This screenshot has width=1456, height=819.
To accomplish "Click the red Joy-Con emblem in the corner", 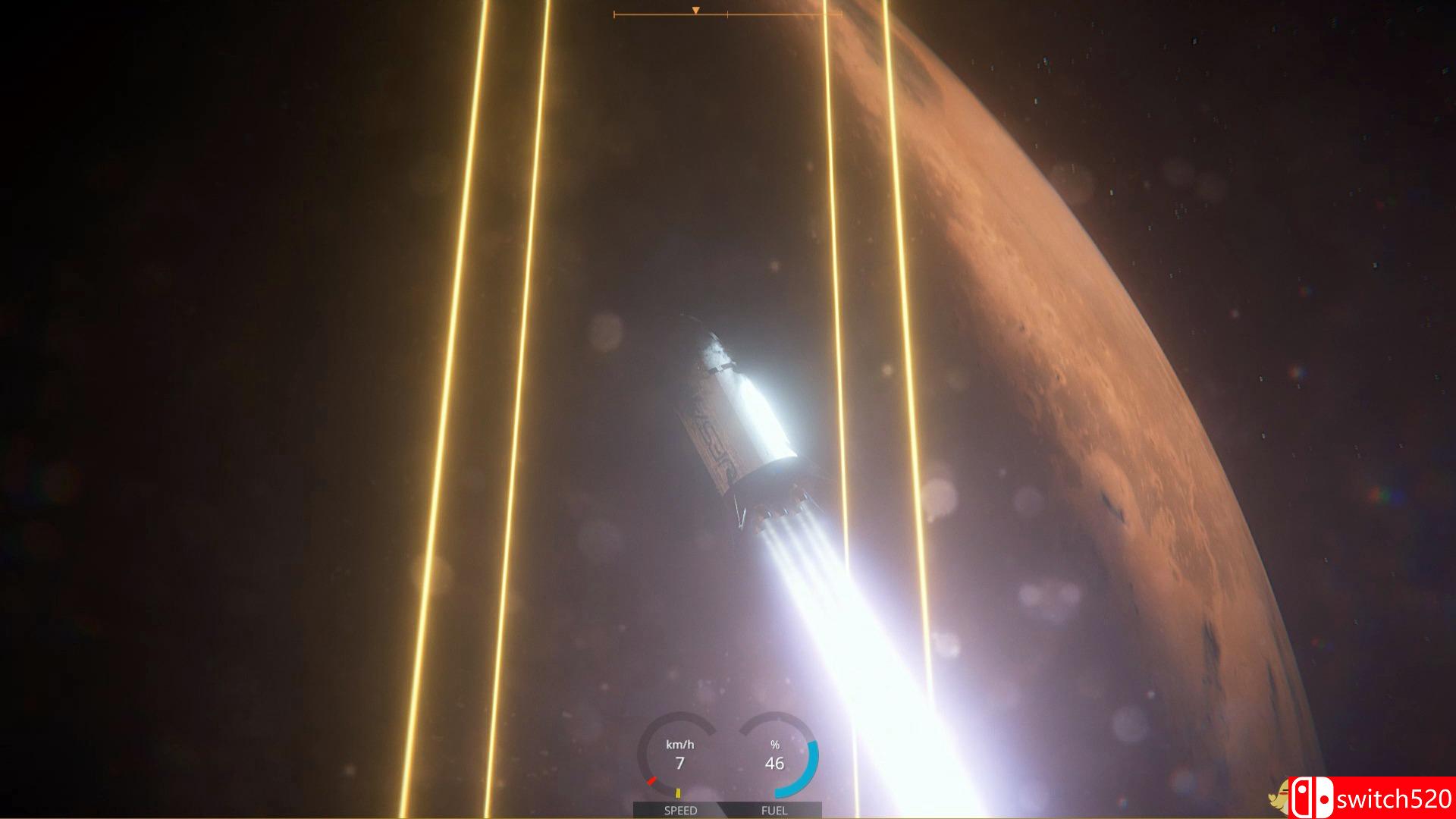I will pyautogui.click(x=1303, y=797).
